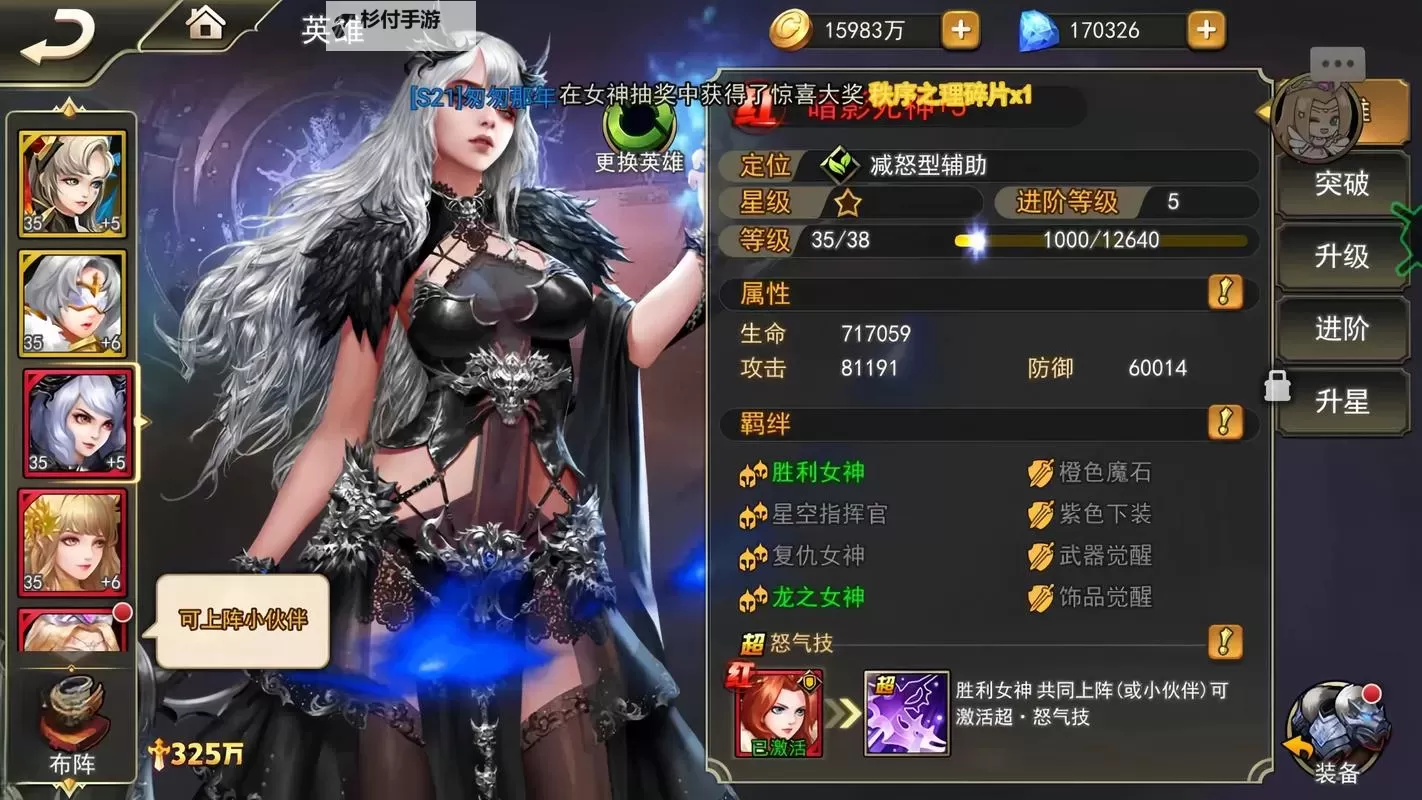Screen dimensions: 1422x800
Task: Select the purple 超 rage skill icon
Action: point(907,712)
